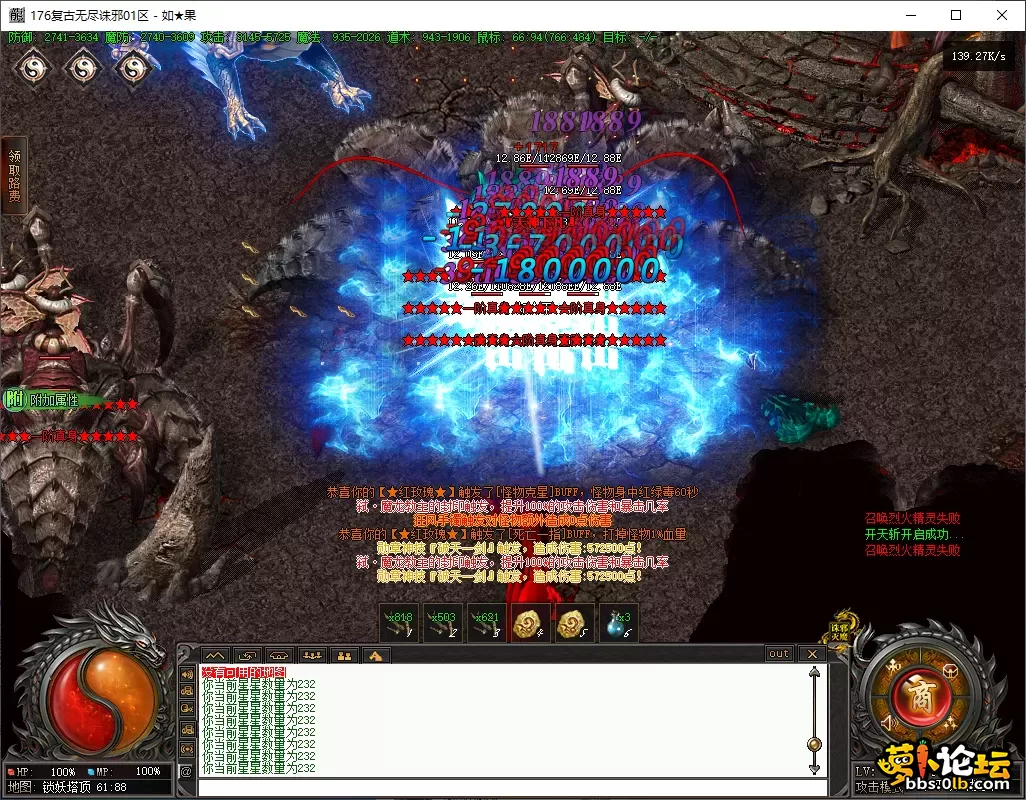Image resolution: width=1026 pixels, height=800 pixels.
Task: Switch to the group of three people chat tab
Action: click(x=313, y=655)
